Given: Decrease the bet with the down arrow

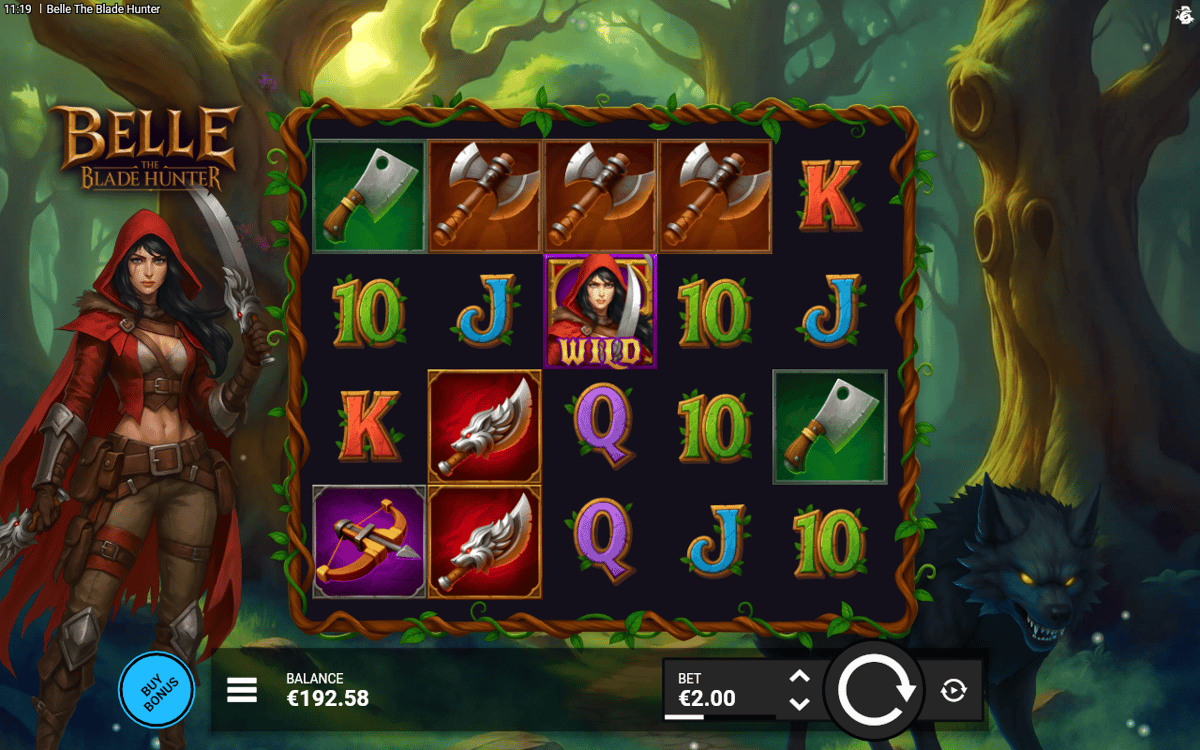Looking at the screenshot, I should 799,703.
